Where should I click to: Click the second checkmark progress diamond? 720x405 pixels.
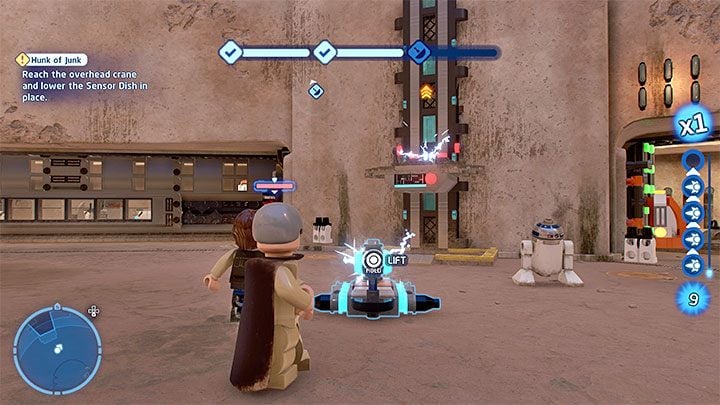tap(324, 51)
